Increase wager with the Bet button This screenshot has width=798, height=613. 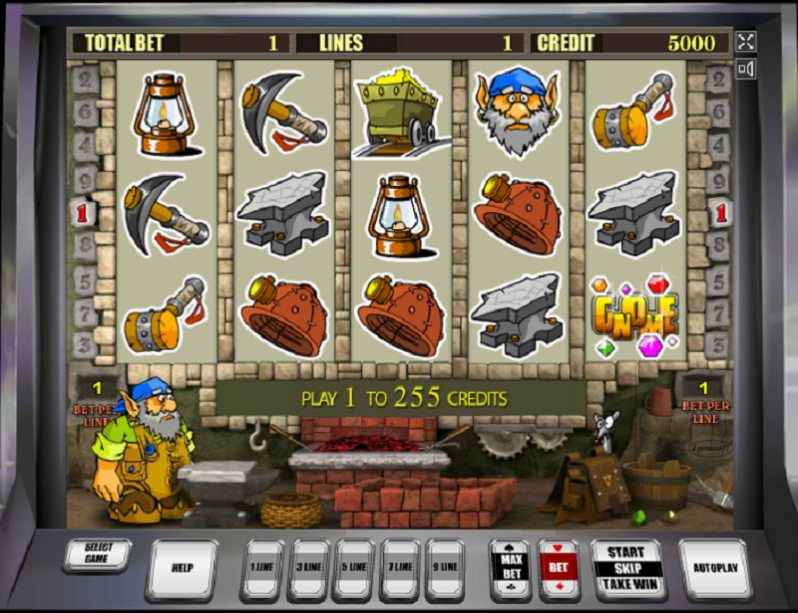point(559,568)
